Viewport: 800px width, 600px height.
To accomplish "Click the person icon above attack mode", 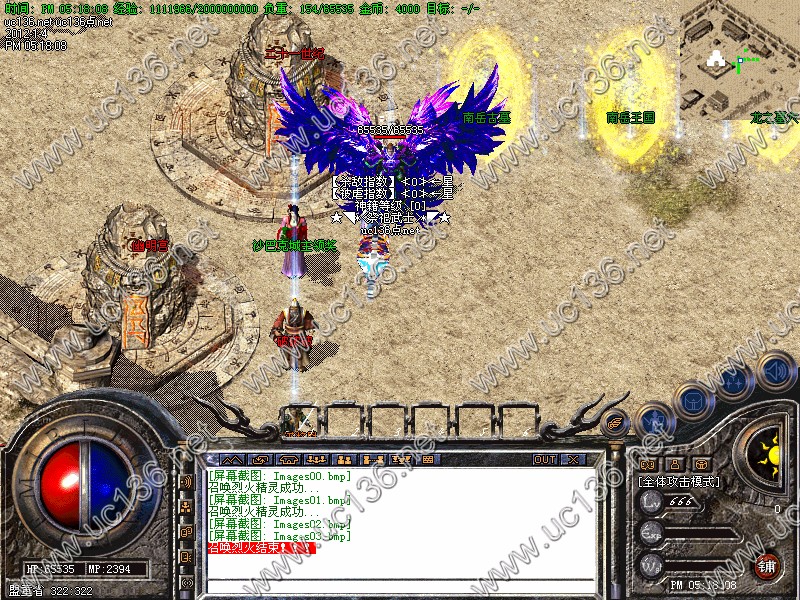I will (674, 464).
